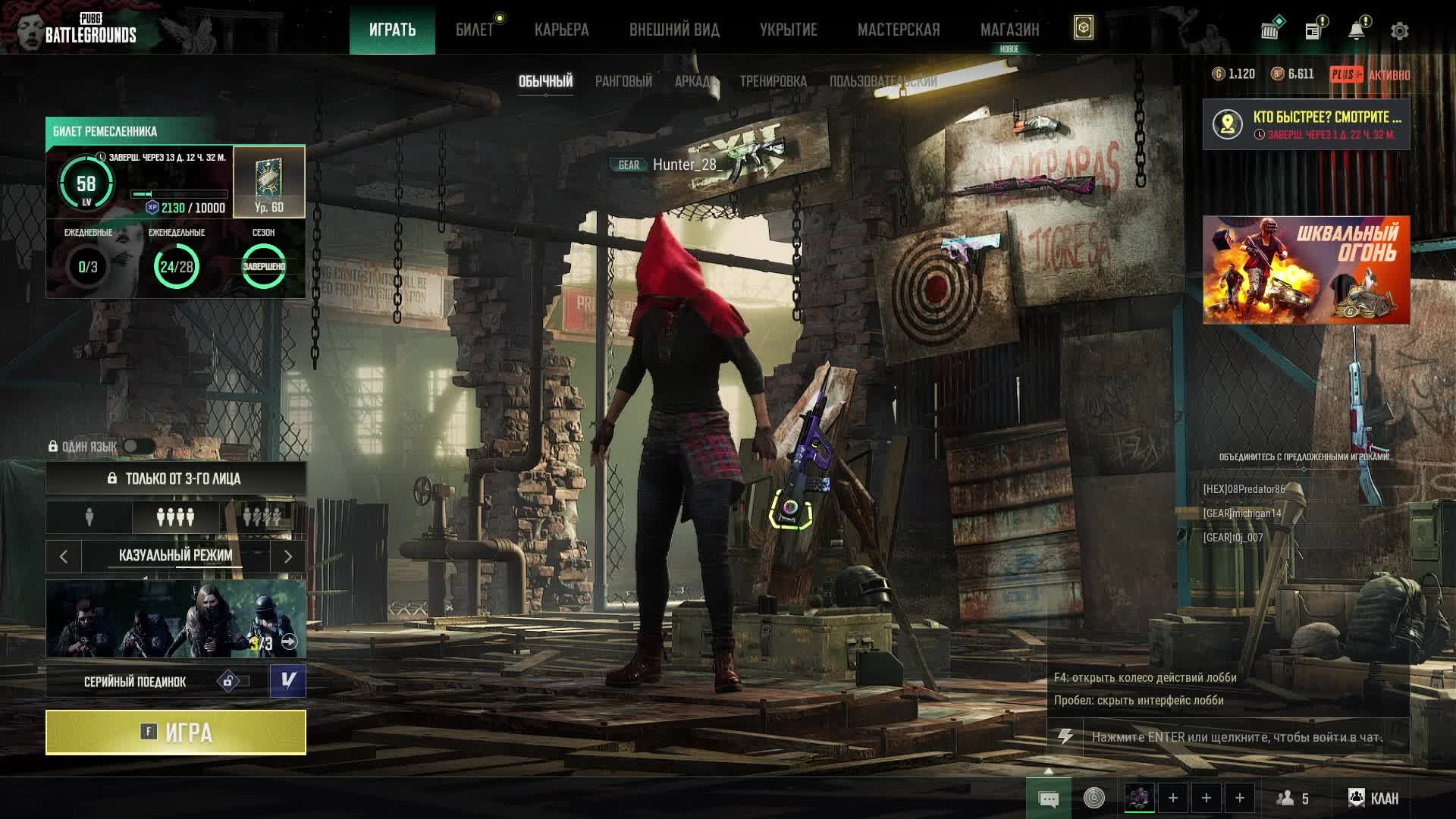The image size is (1456, 819).
Task: Open the БИЛЕТ tab
Action: click(x=475, y=30)
